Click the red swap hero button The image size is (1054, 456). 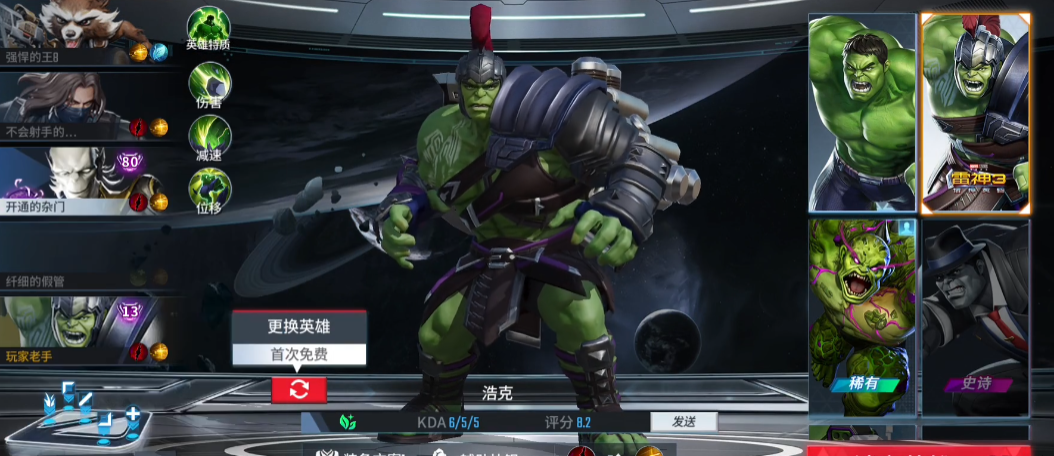click(299, 390)
